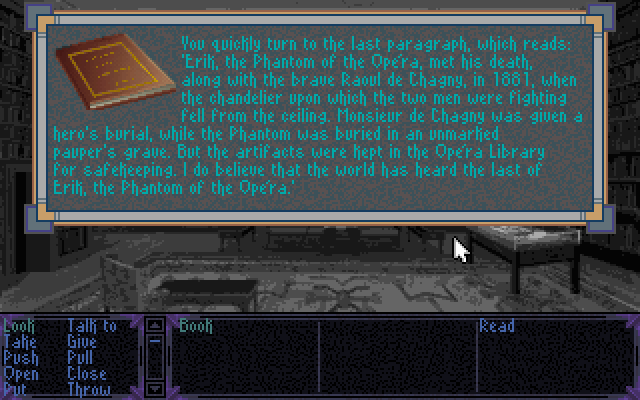
Task: Select the Push verb
Action: [19, 357]
